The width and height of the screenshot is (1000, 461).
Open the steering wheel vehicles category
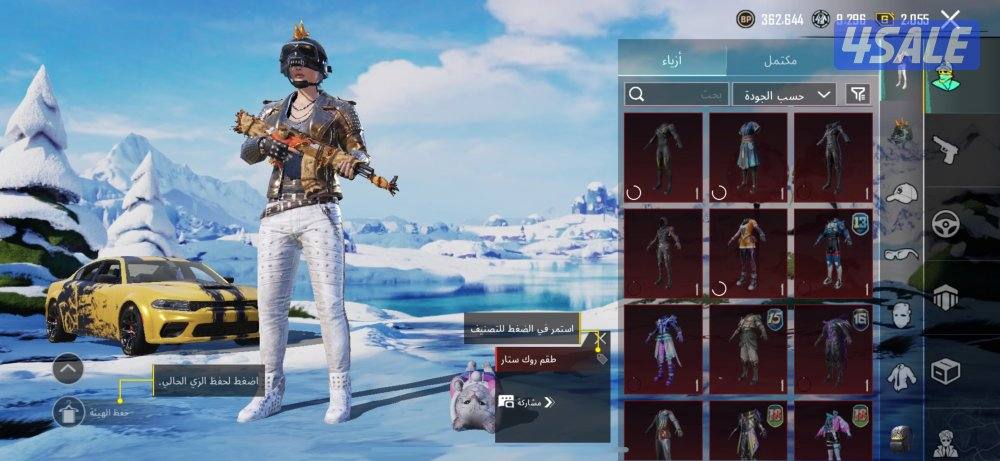point(945,223)
